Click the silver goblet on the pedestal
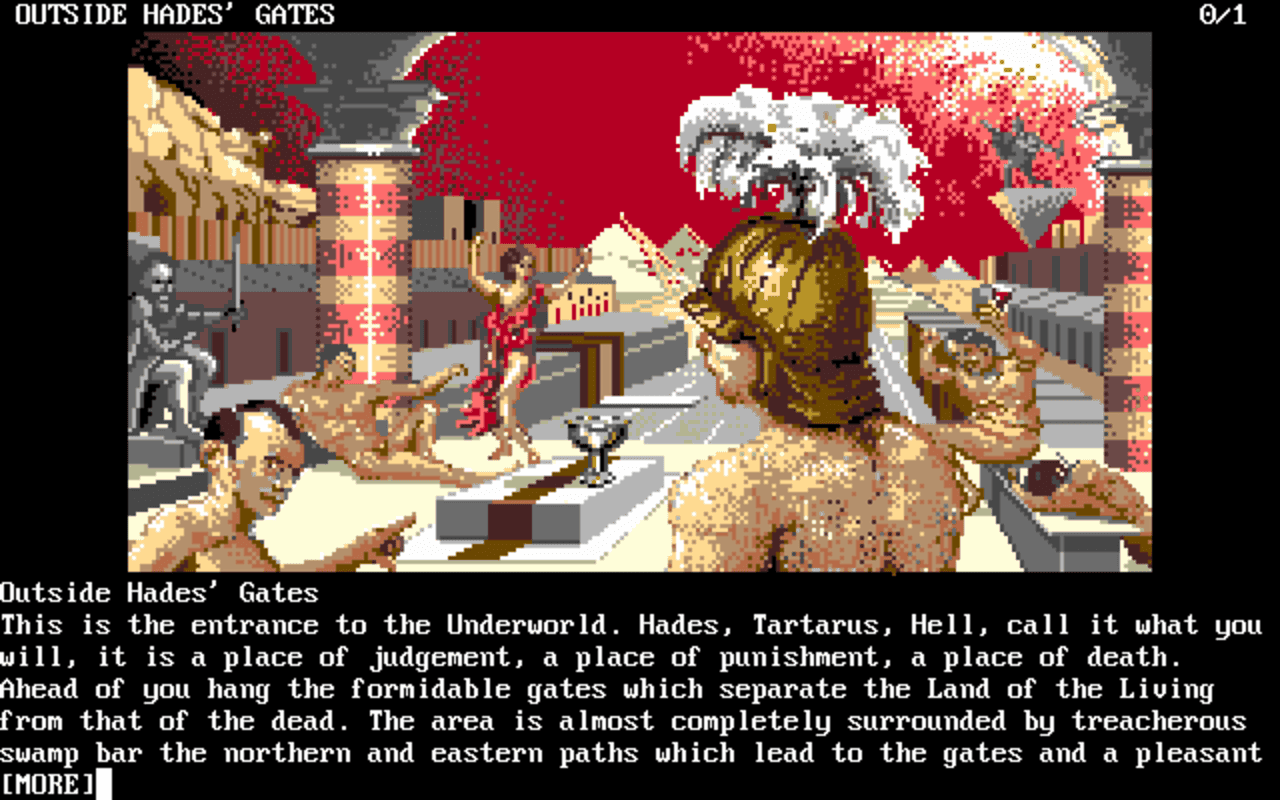The height and width of the screenshot is (800, 1280). [597, 438]
